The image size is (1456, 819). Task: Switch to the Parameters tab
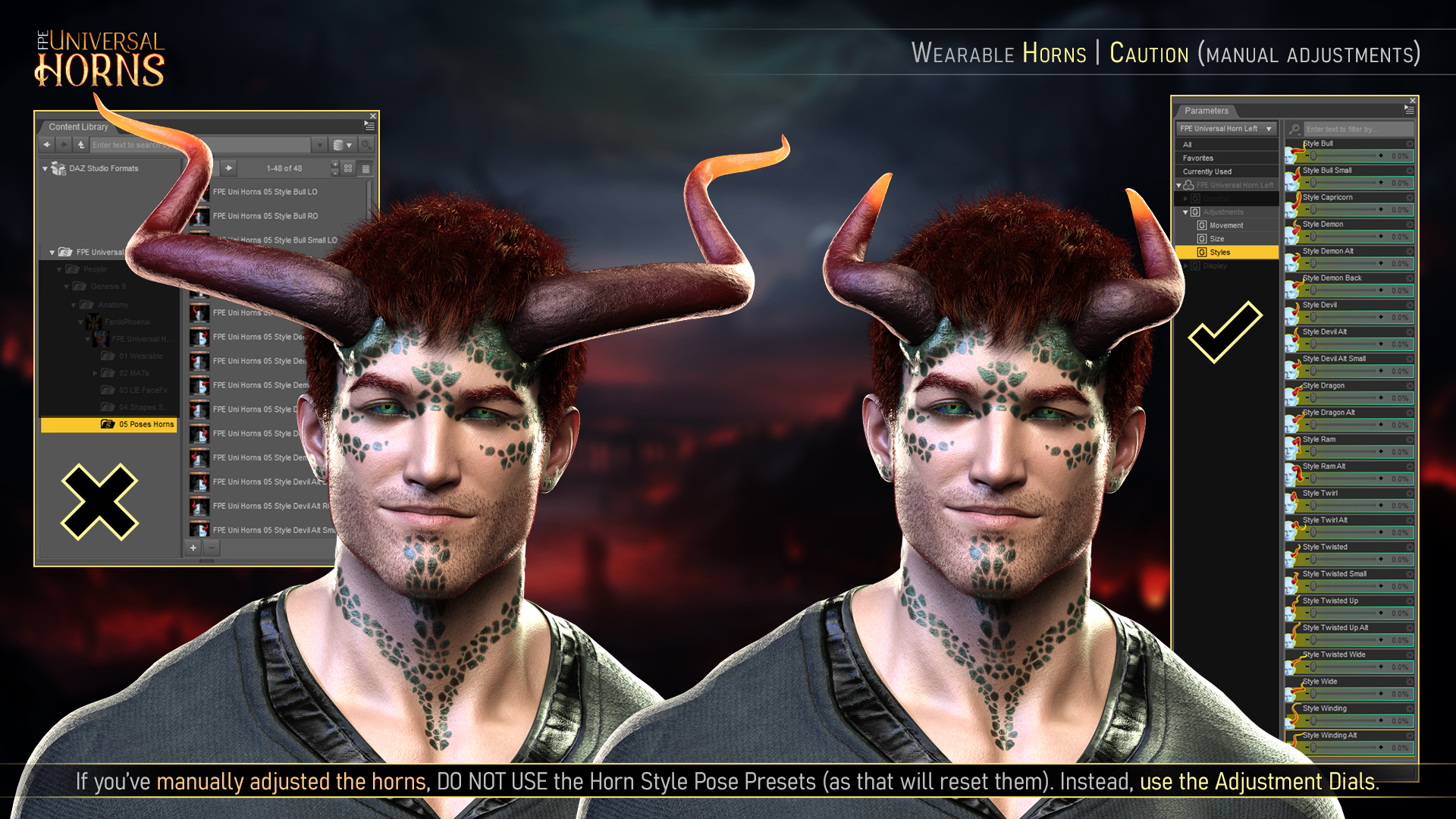click(1207, 111)
